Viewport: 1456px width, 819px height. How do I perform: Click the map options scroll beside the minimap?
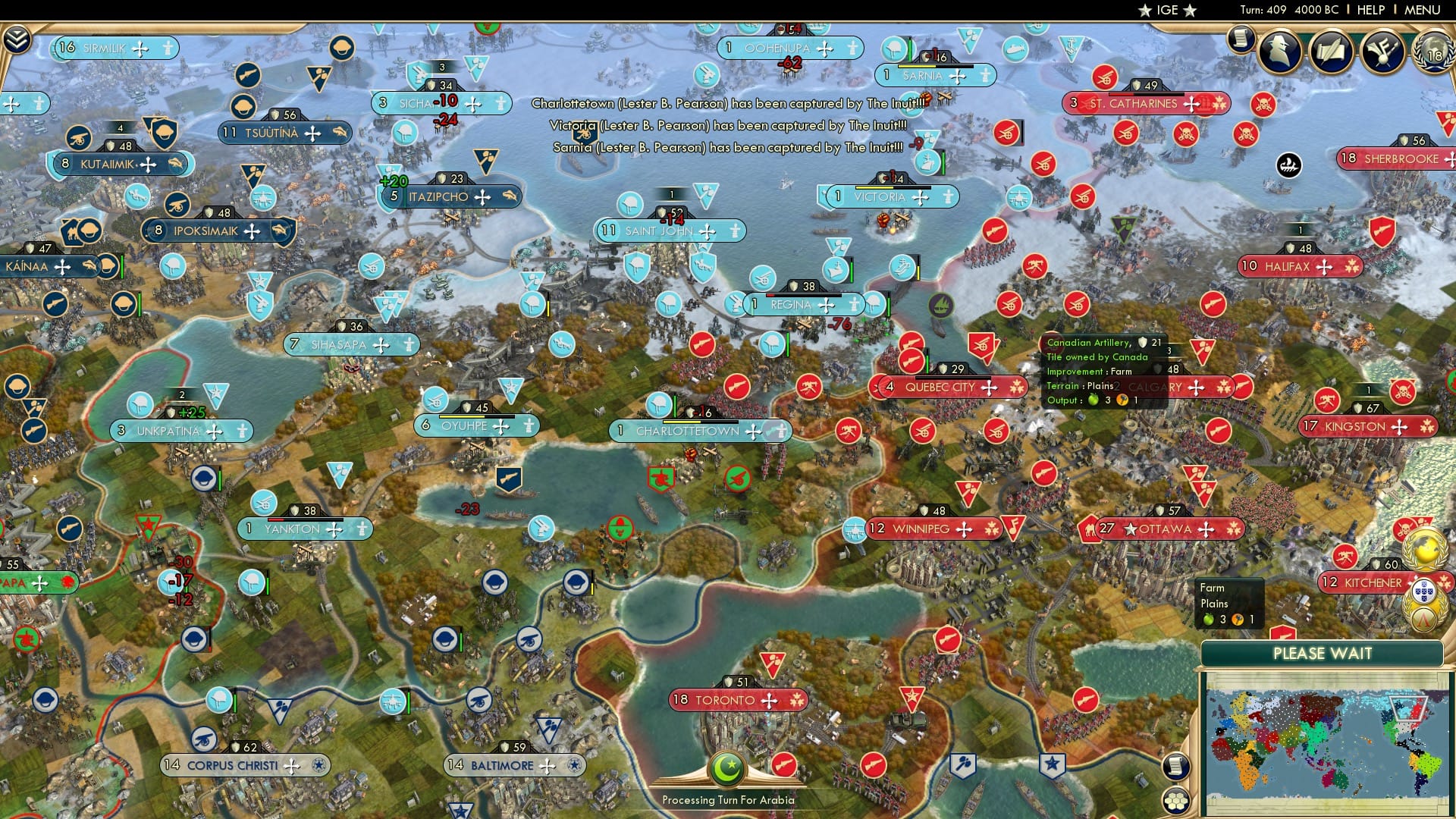click(1175, 767)
